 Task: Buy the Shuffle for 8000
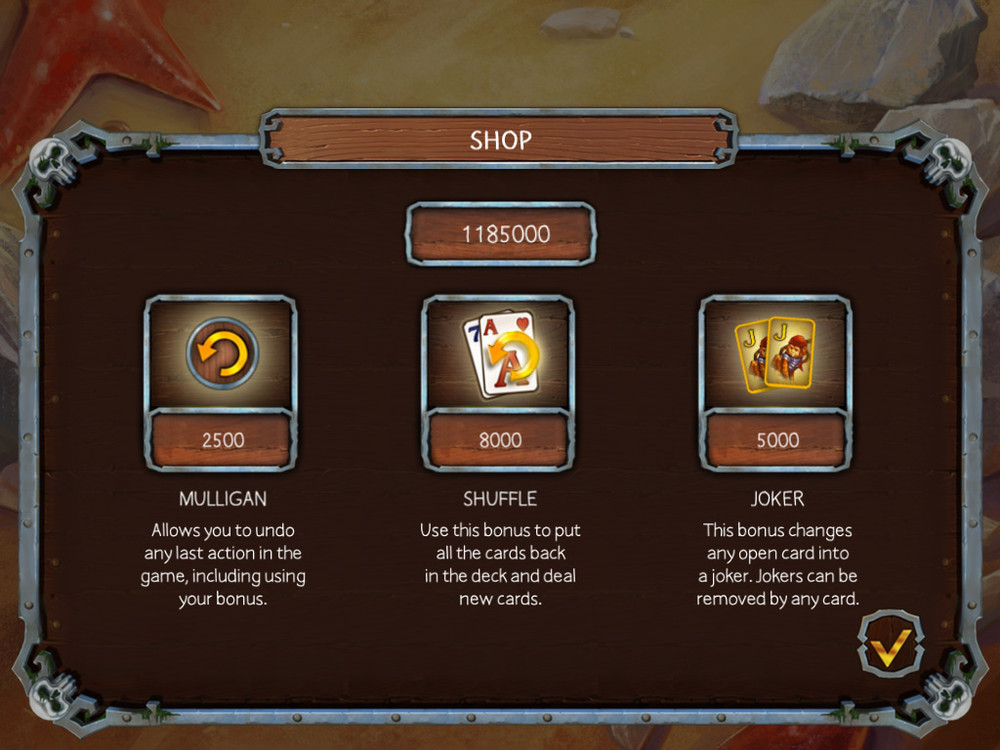499,440
